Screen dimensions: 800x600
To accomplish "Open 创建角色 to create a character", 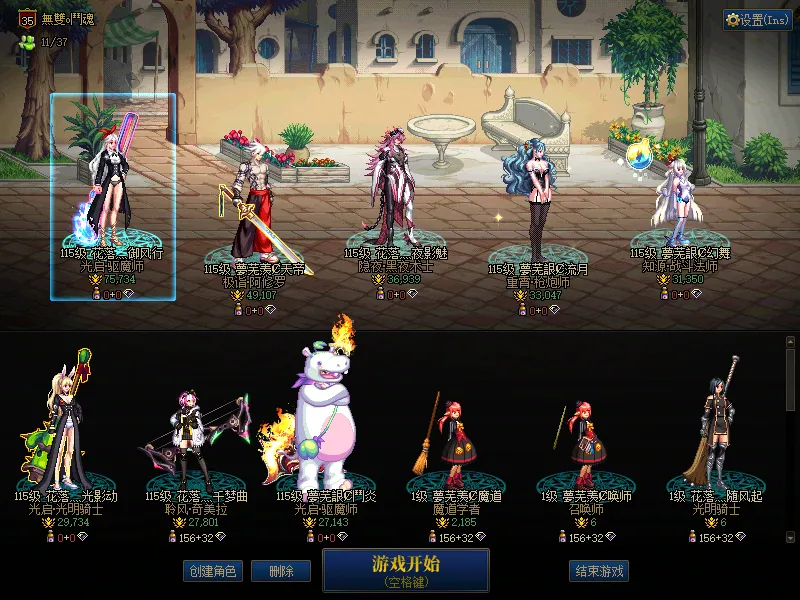I will [212, 571].
